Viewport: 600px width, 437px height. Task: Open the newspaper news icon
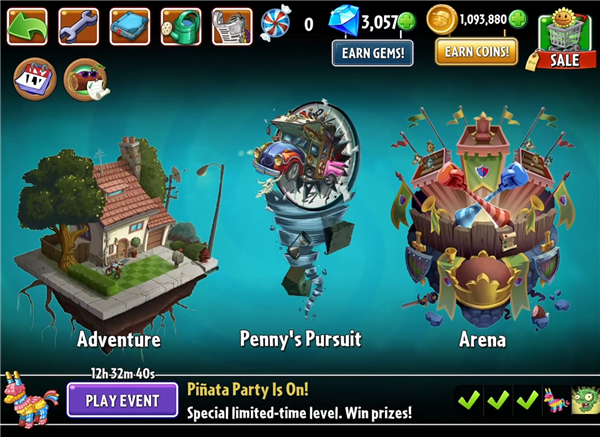click(232, 26)
